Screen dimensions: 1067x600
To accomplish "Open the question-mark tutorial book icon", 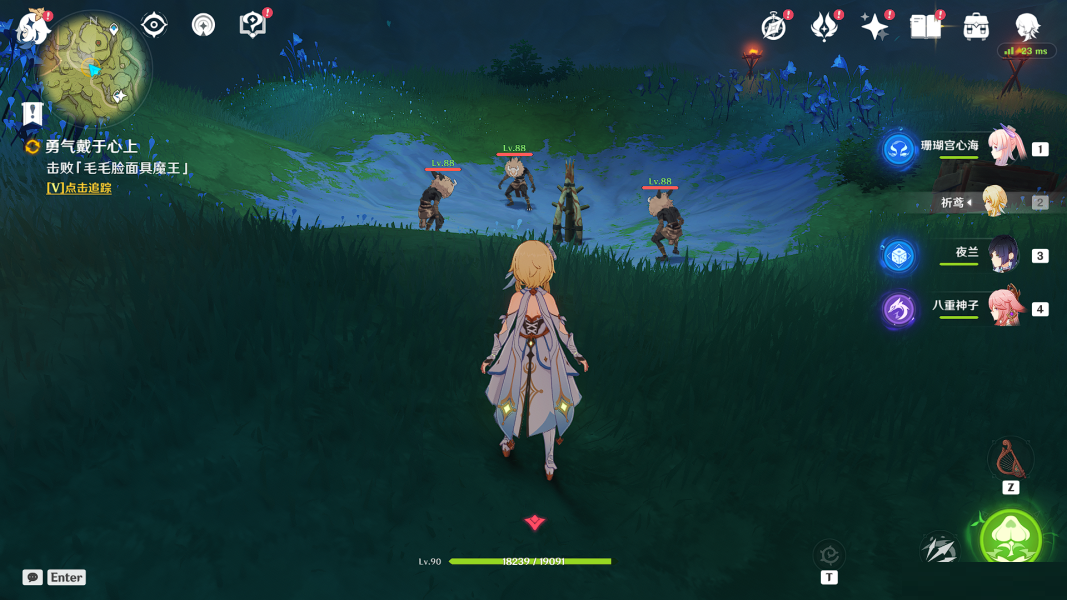I will point(253,25).
